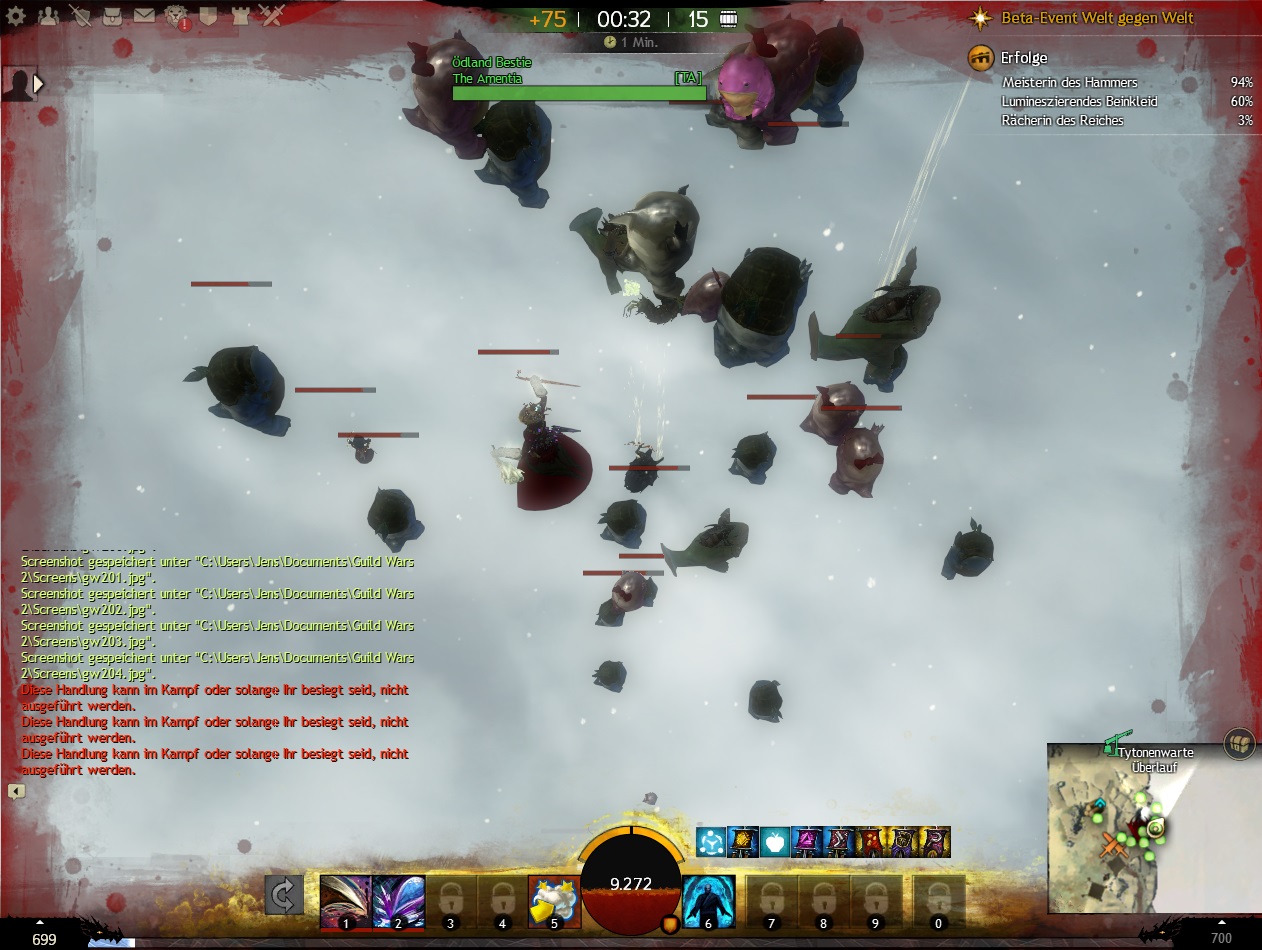Open the PvP crossed swords icon
This screenshot has width=1262, height=950.
click(x=272, y=16)
